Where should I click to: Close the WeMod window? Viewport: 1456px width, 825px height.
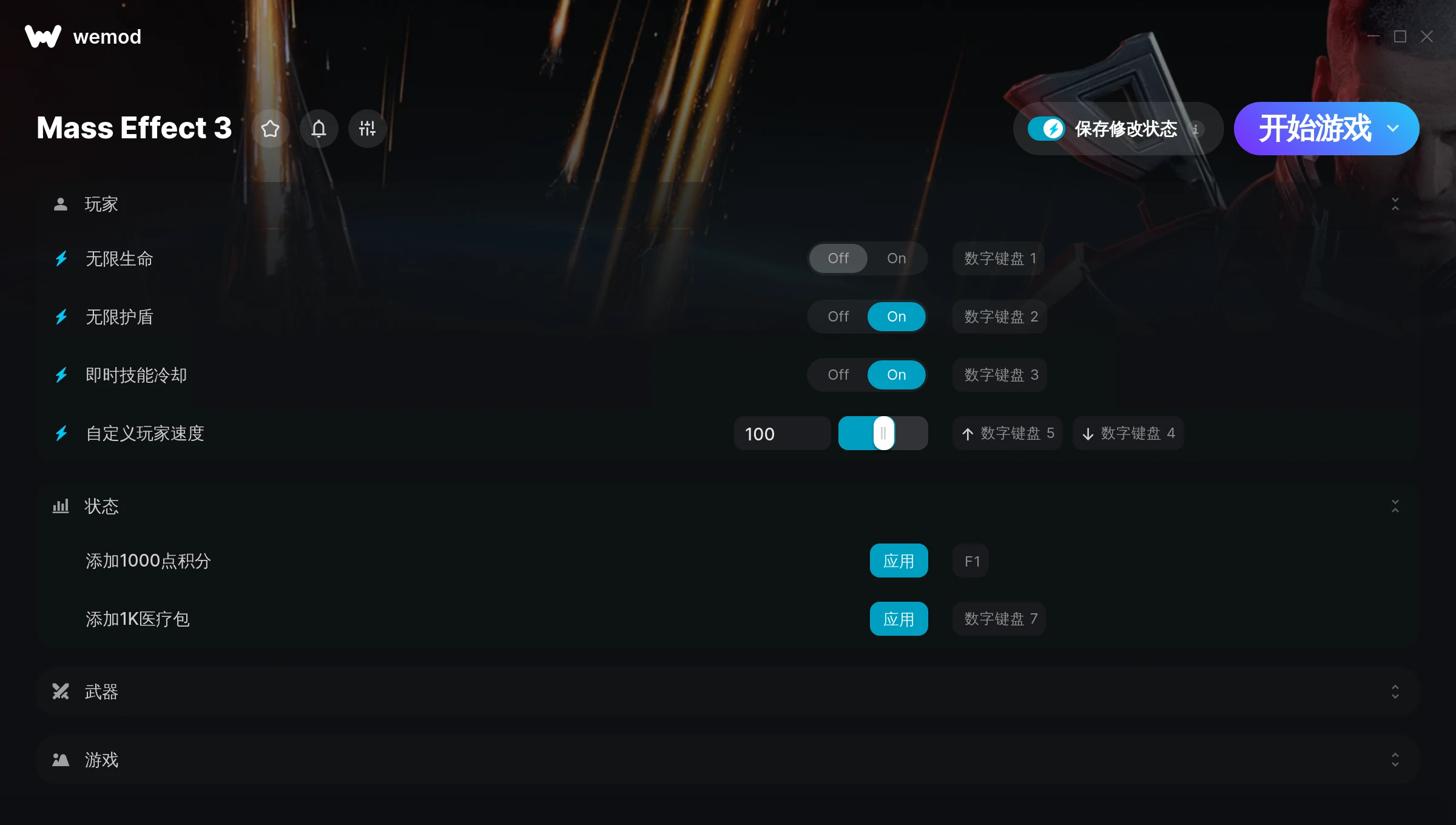(x=1426, y=37)
